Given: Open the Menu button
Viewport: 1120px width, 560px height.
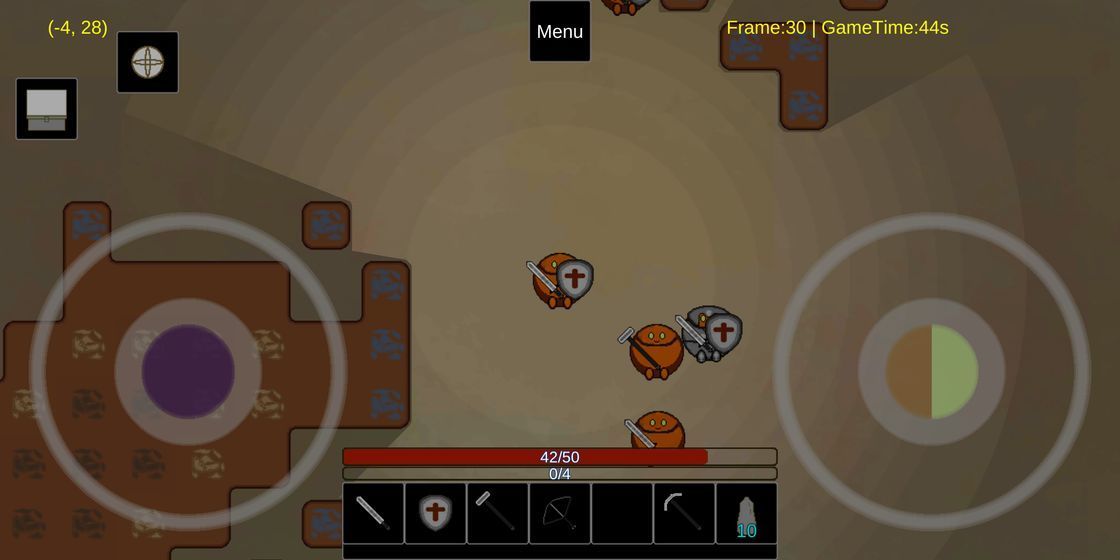Looking at the screenshot, I should tap(560, 31).
